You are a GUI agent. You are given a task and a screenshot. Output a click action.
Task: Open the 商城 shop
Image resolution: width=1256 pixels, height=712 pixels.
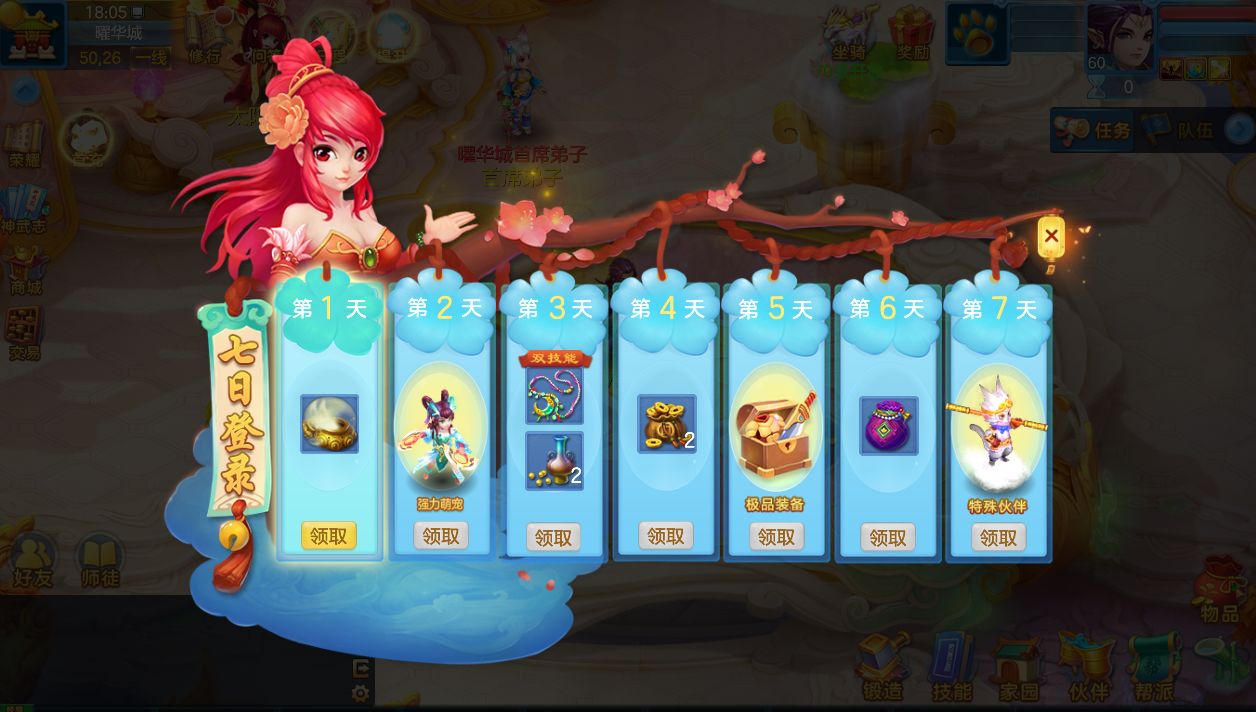click(26, 268)
